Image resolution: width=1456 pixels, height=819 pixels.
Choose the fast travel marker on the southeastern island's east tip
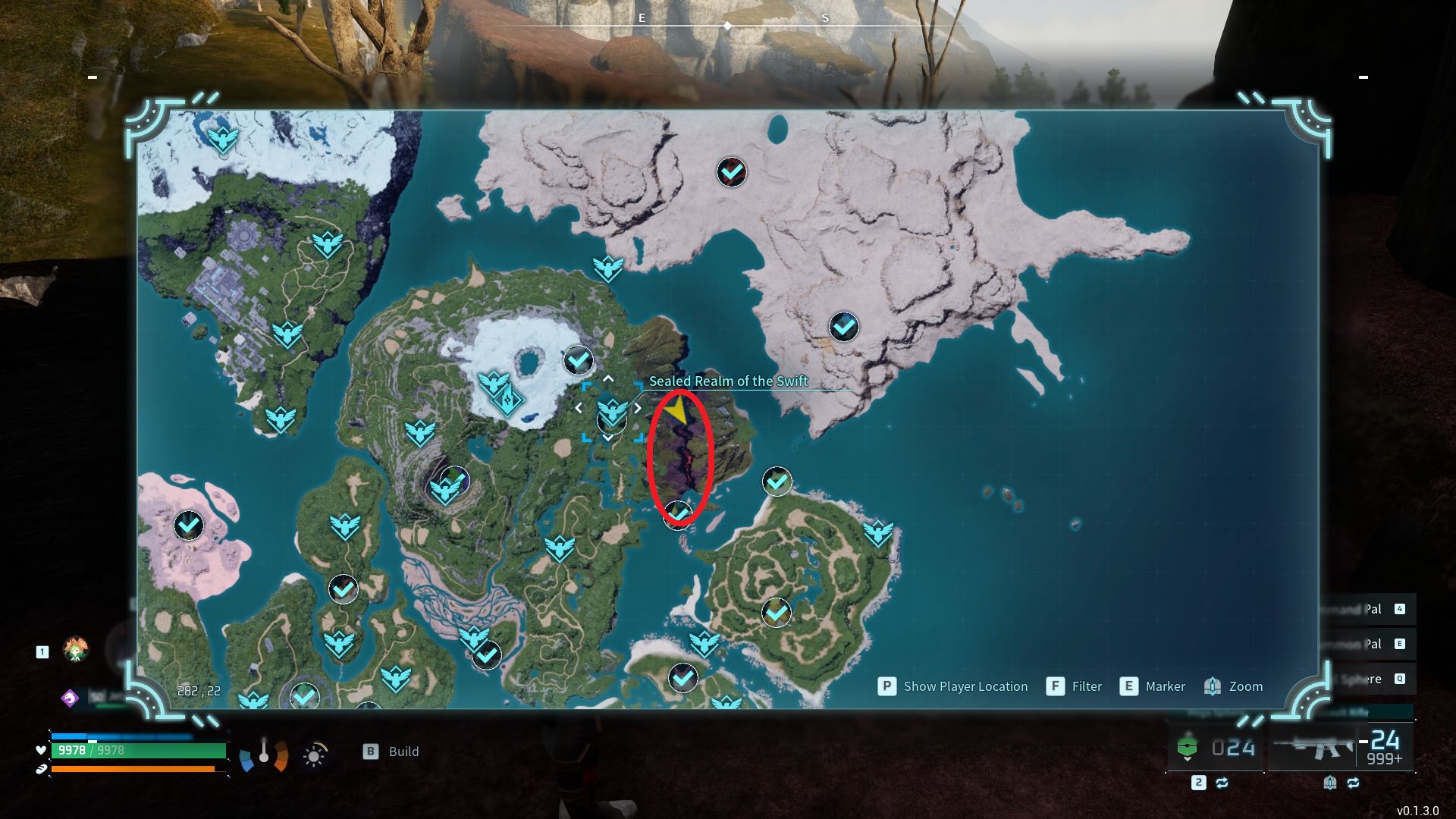878,533
